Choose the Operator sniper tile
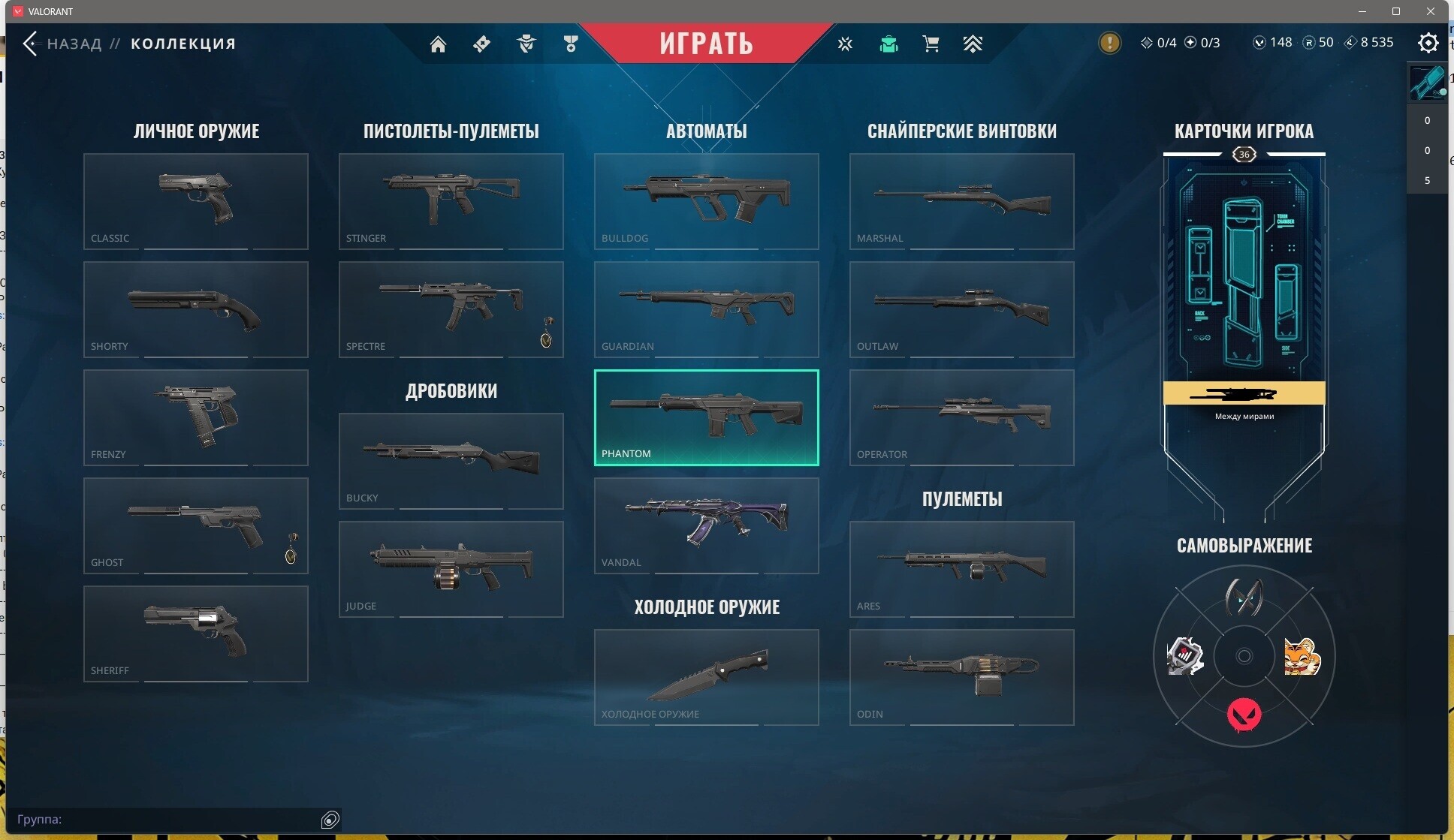The width and height of the screenshot is (1454, 840). pyautogui.click(x=961, y=417)
